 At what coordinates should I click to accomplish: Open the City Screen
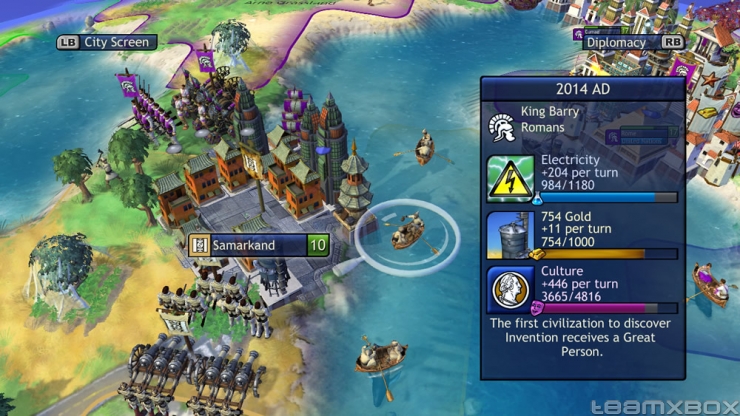tap(106, 42)
